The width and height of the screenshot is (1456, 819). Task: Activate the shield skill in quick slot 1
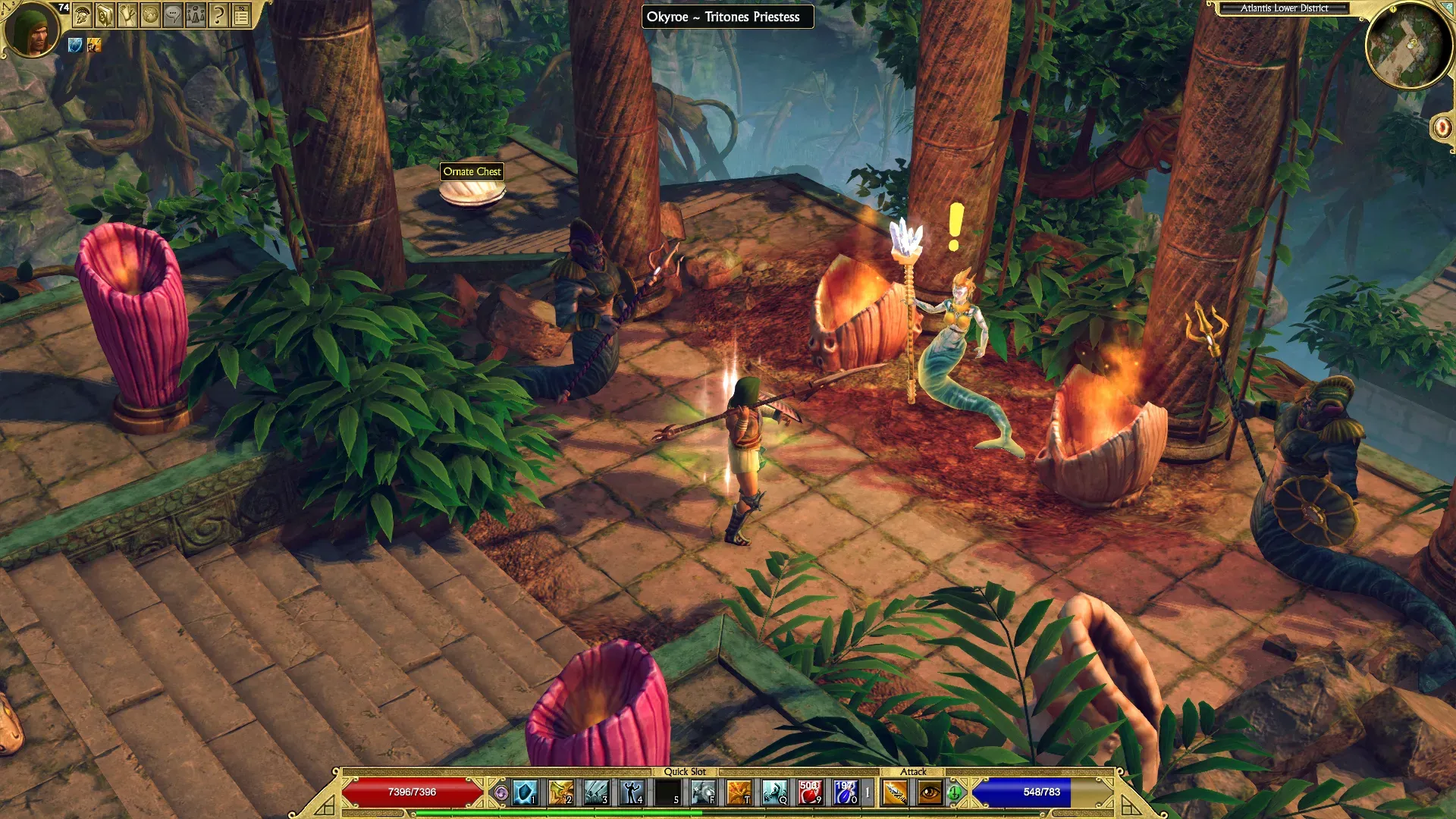526,793
